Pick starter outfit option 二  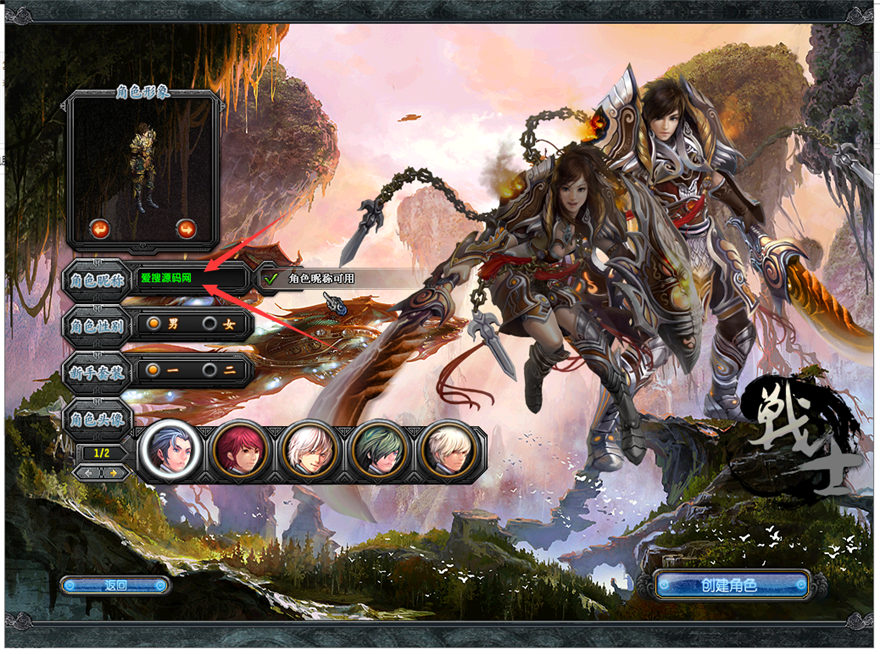click(210, 370)
